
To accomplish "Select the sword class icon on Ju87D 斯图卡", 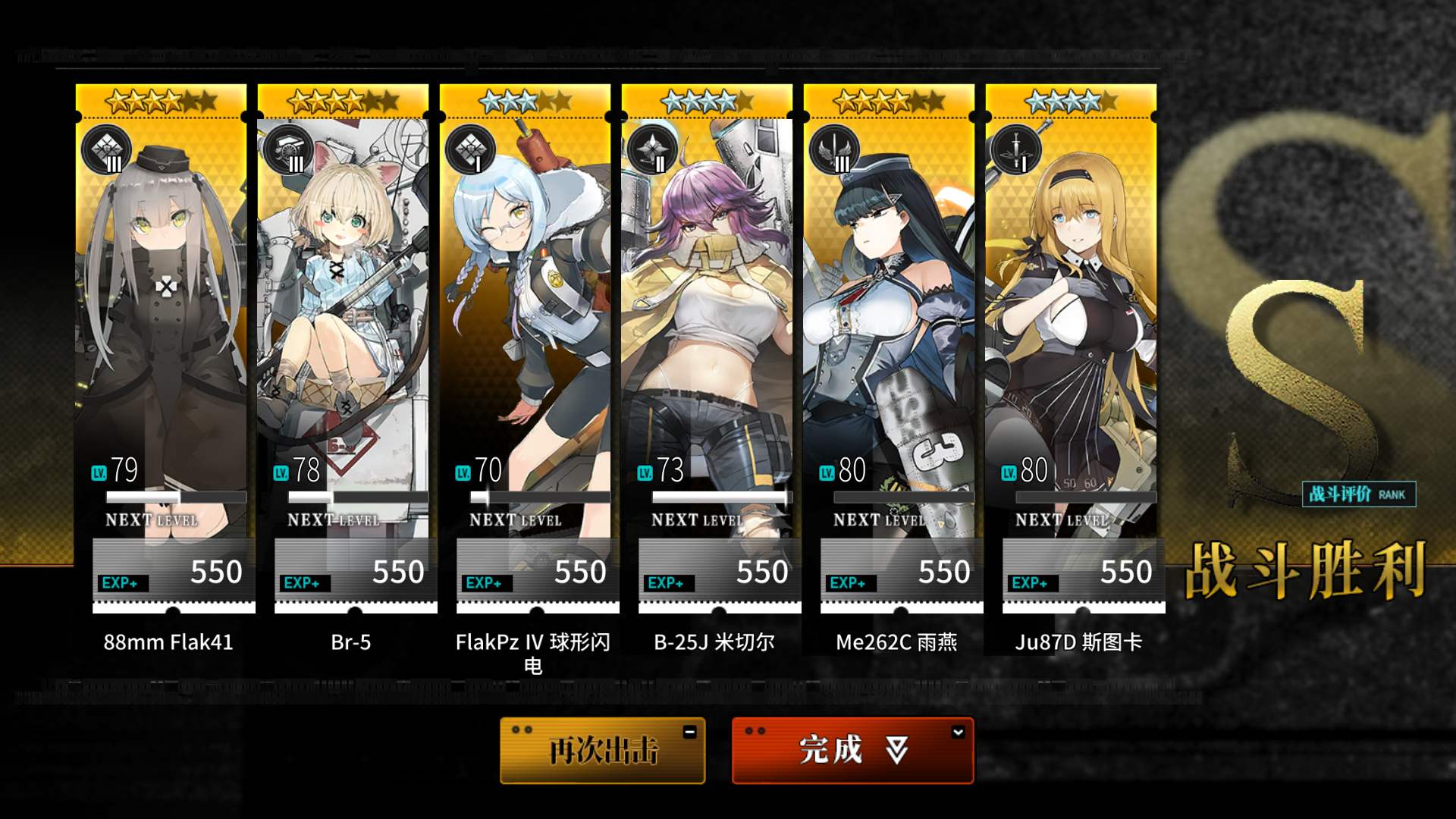I will pyautogui.click(x=1017, y=150).
